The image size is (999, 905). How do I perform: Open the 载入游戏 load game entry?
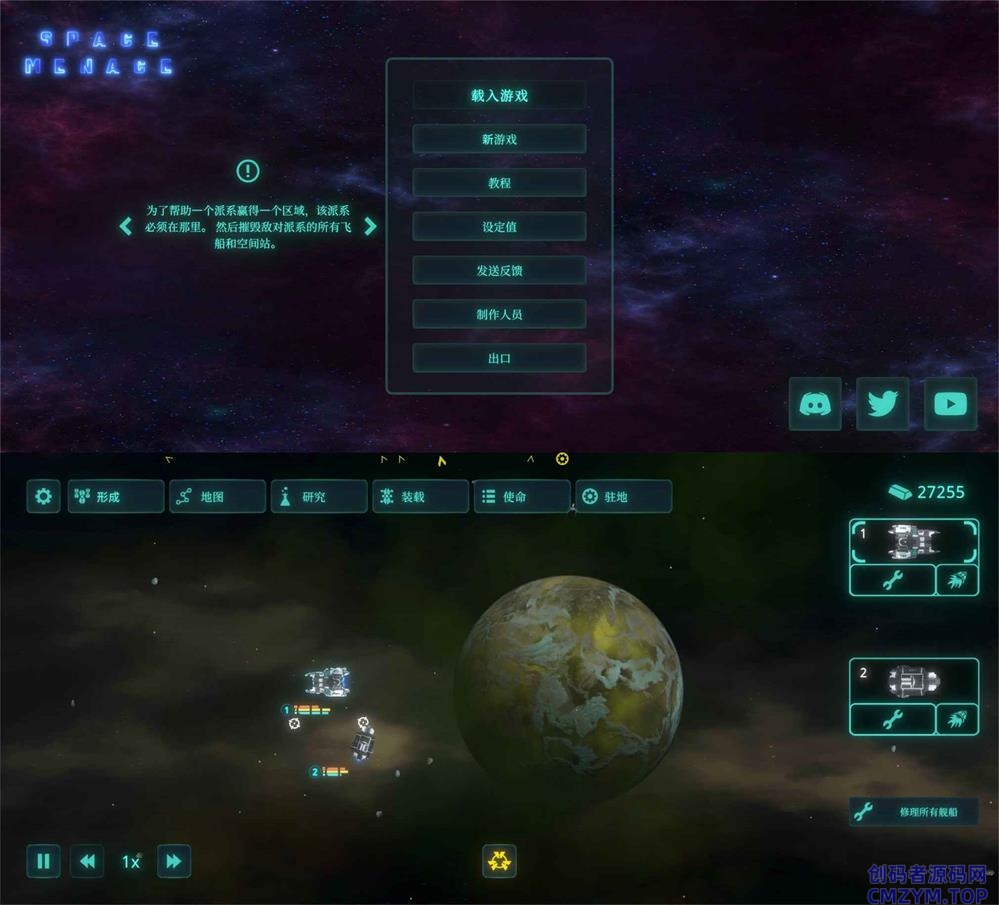(499, 96)
